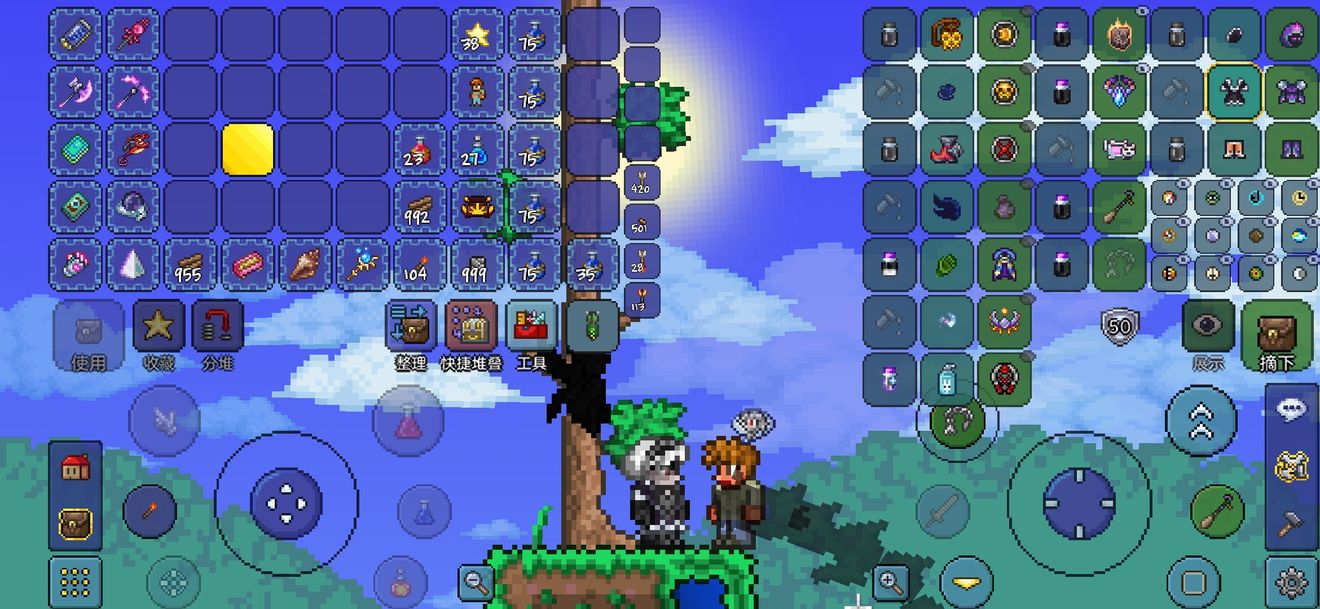Choose the pink pickaxe inventory slot
The width and height of the screenshot is (1320, 609).
coord(133,92)
